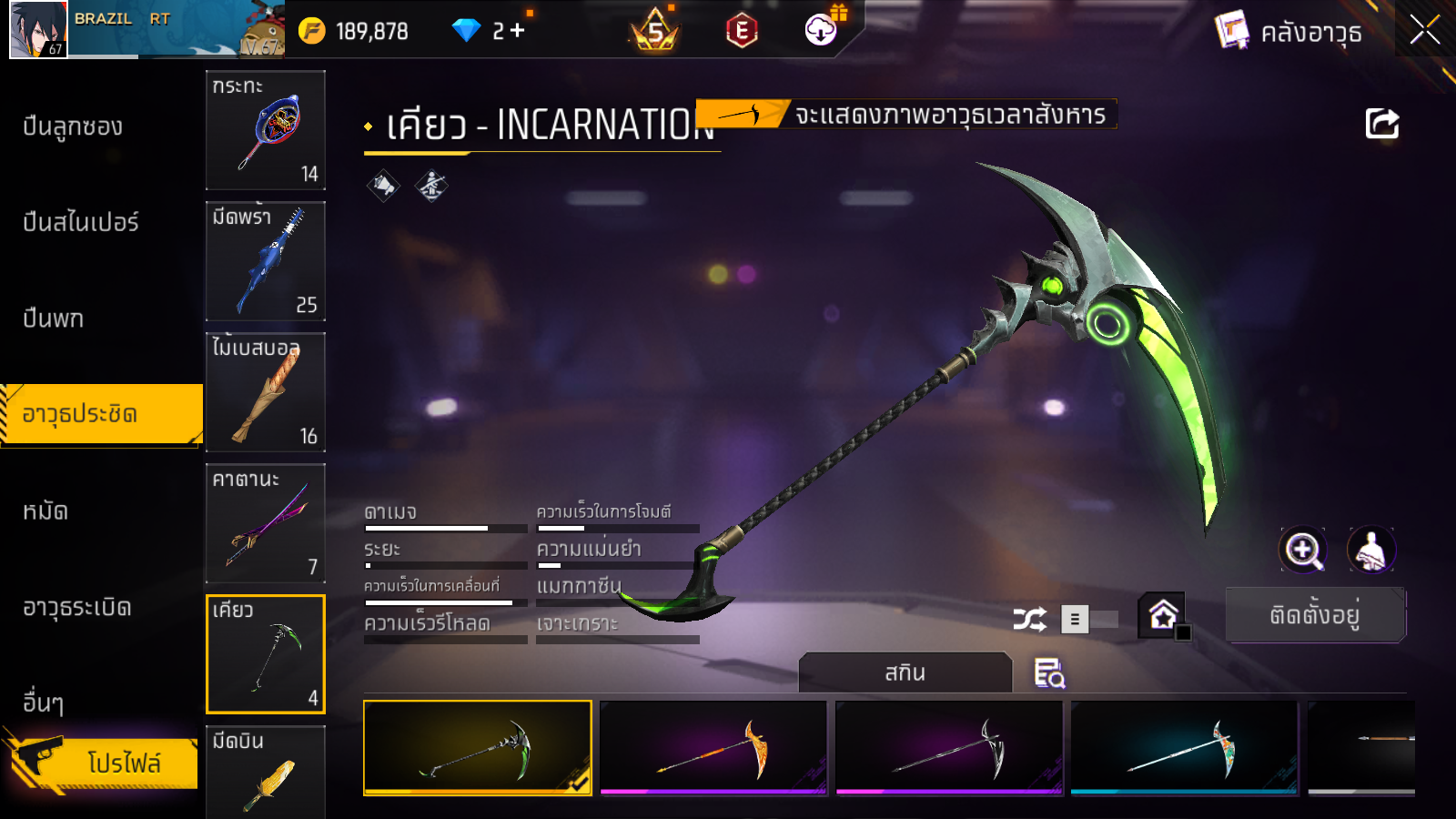Switch to ปืนสไนเปอร์ sniper category
Image resolution: width=1456 pixels, height=819 pixels.
[81, 222]
